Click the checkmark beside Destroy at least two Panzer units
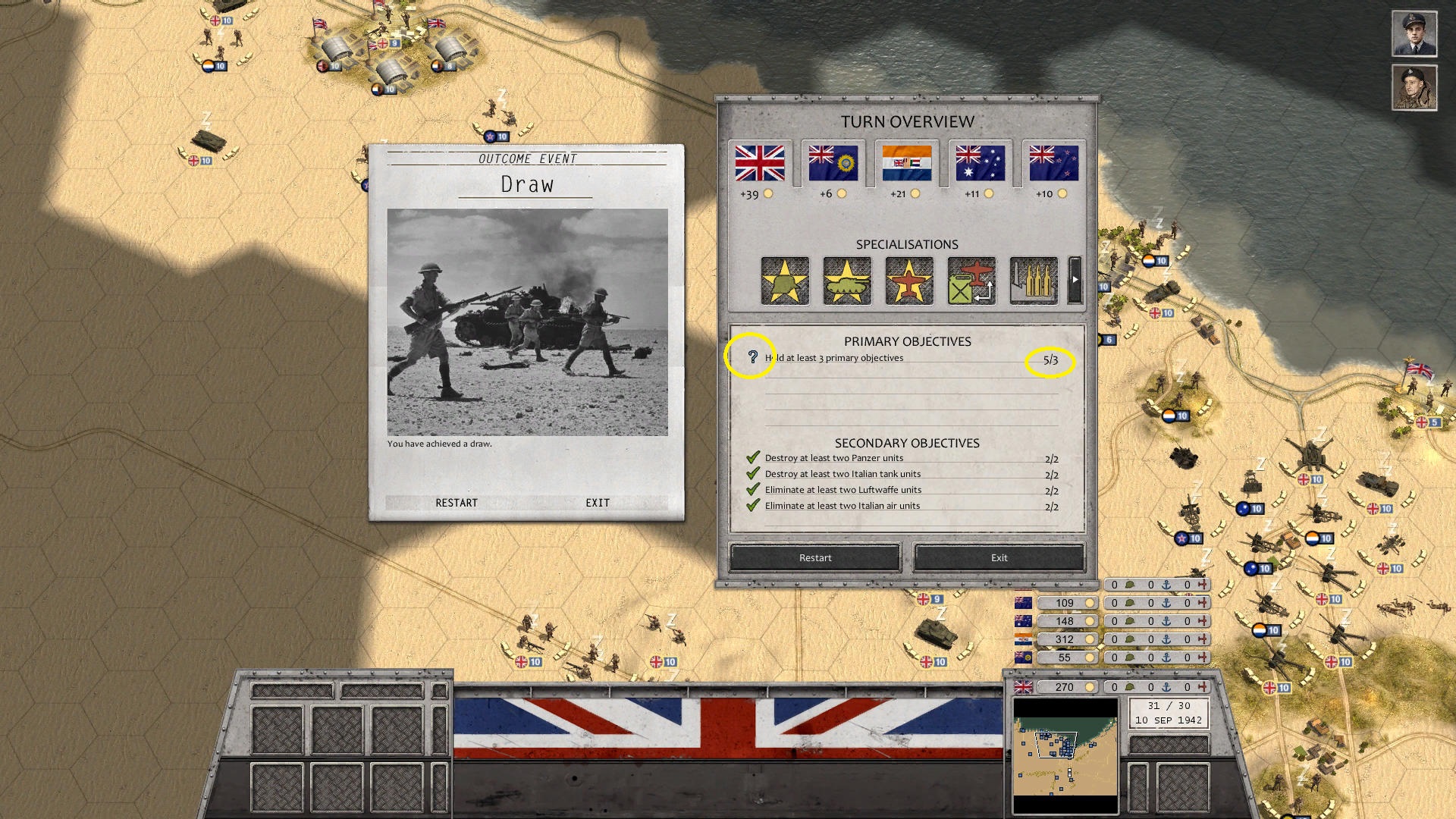 (x=753, y=457)
